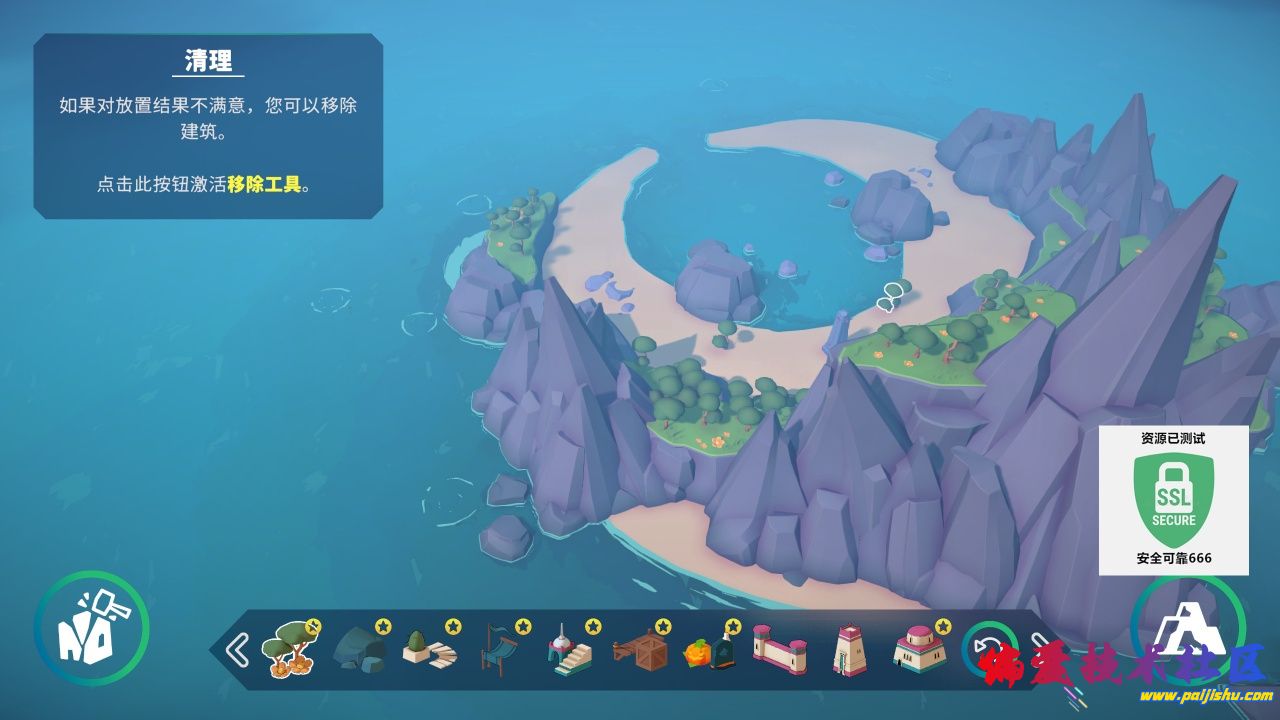1280x720 pixels.
Task: Select the domed shrine with stairs item
Action: (570, 651)
